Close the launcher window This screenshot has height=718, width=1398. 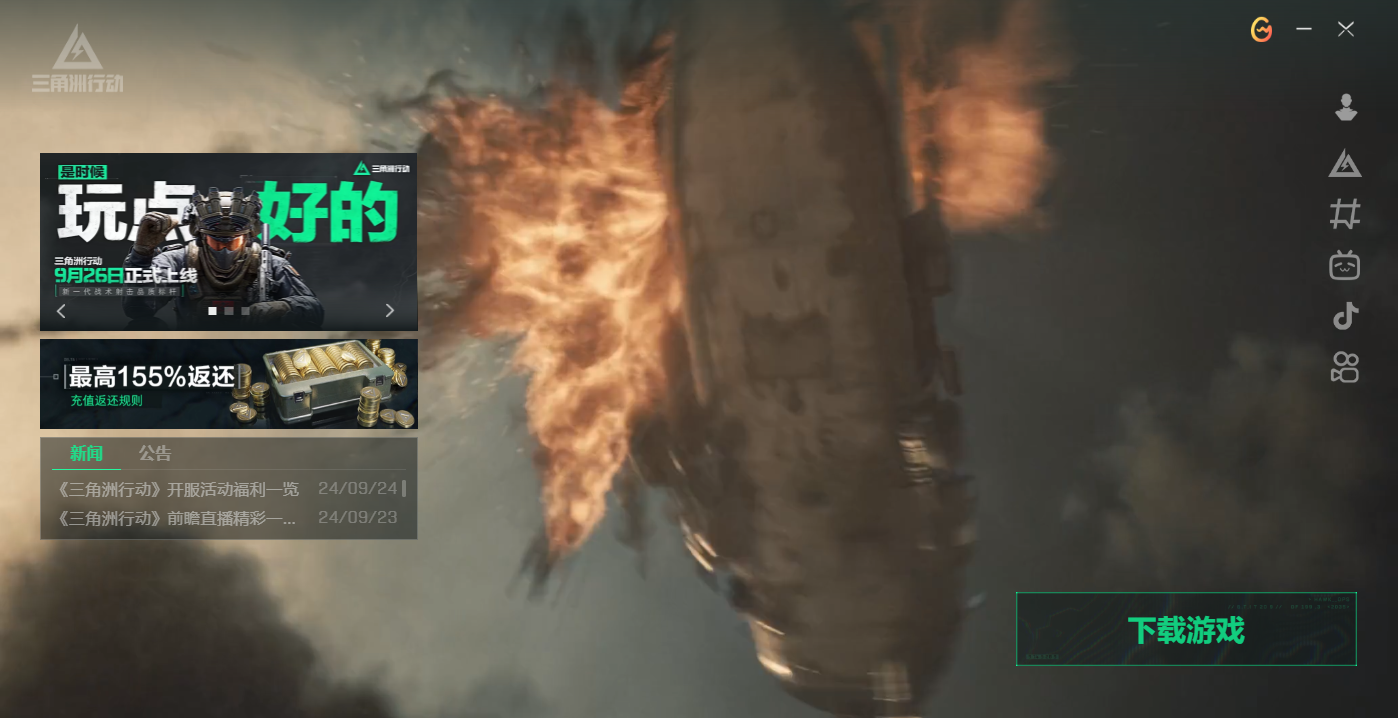click(x=1346, y=30)
